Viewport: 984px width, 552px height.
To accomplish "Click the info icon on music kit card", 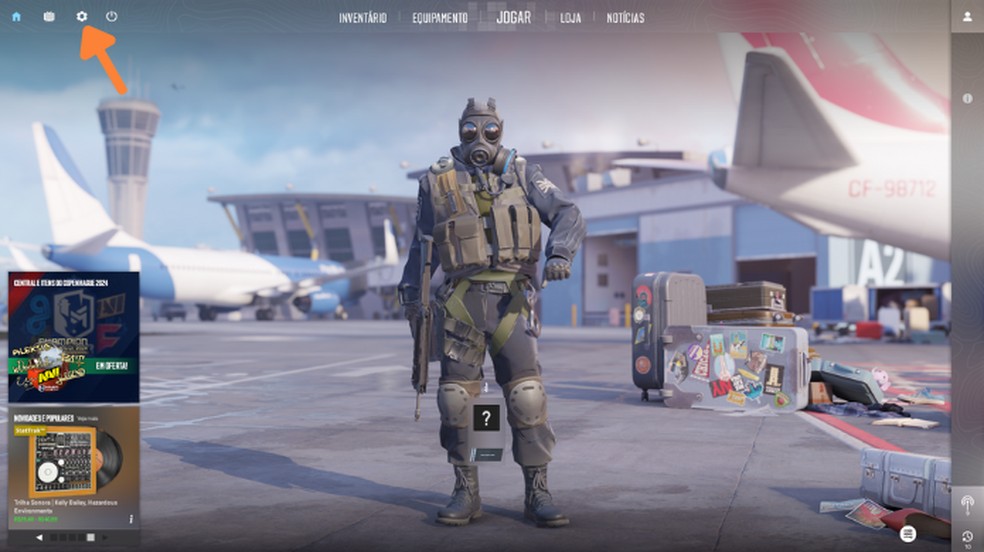I will [x=130, y=519].
